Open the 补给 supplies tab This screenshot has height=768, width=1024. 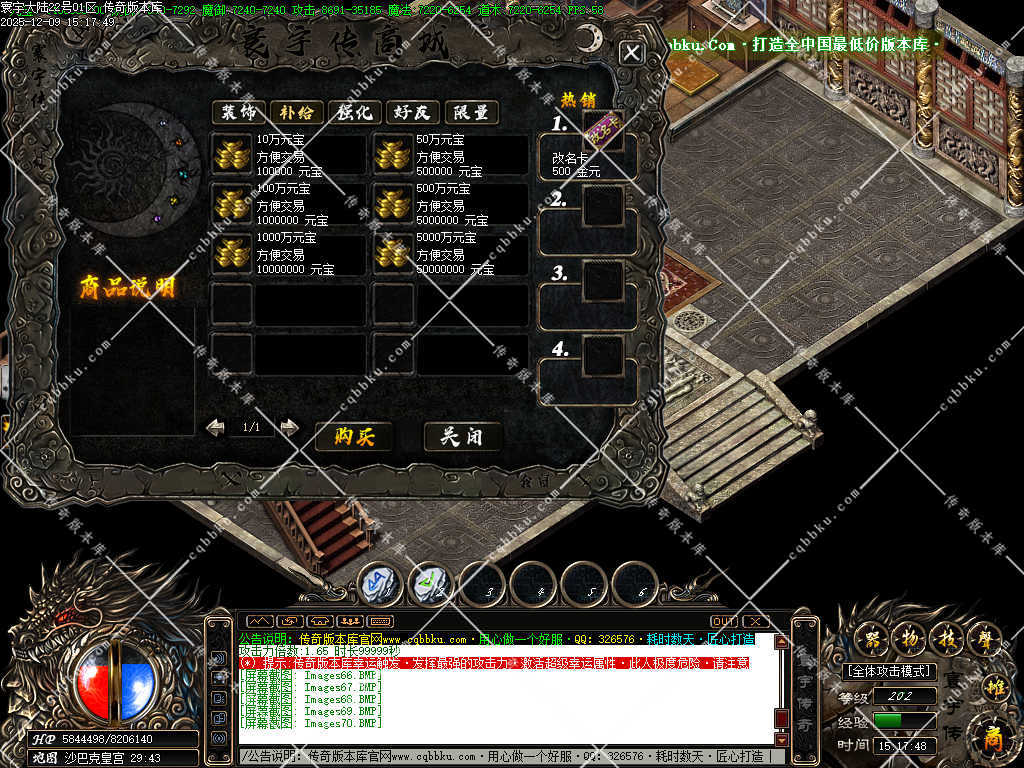(x=296, y=112)
